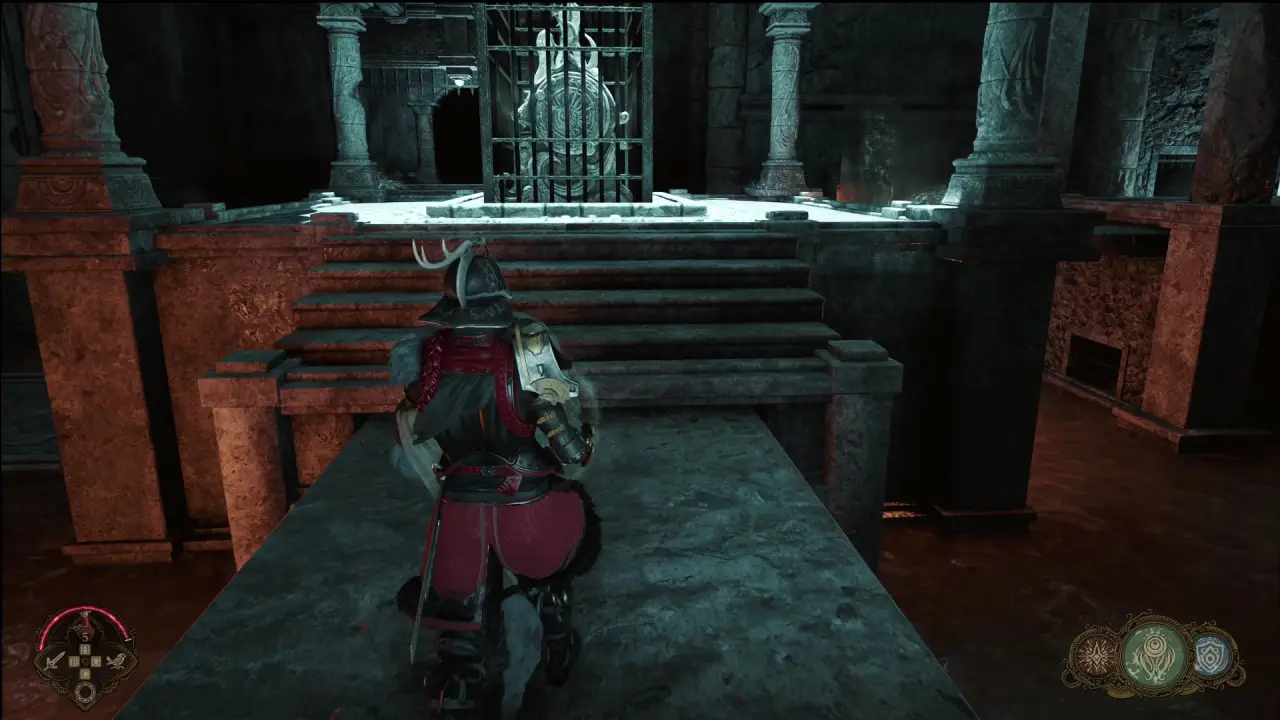1280x720 pixels.
Task: Choose the sword weapon slot
Action: click(53, 660)
